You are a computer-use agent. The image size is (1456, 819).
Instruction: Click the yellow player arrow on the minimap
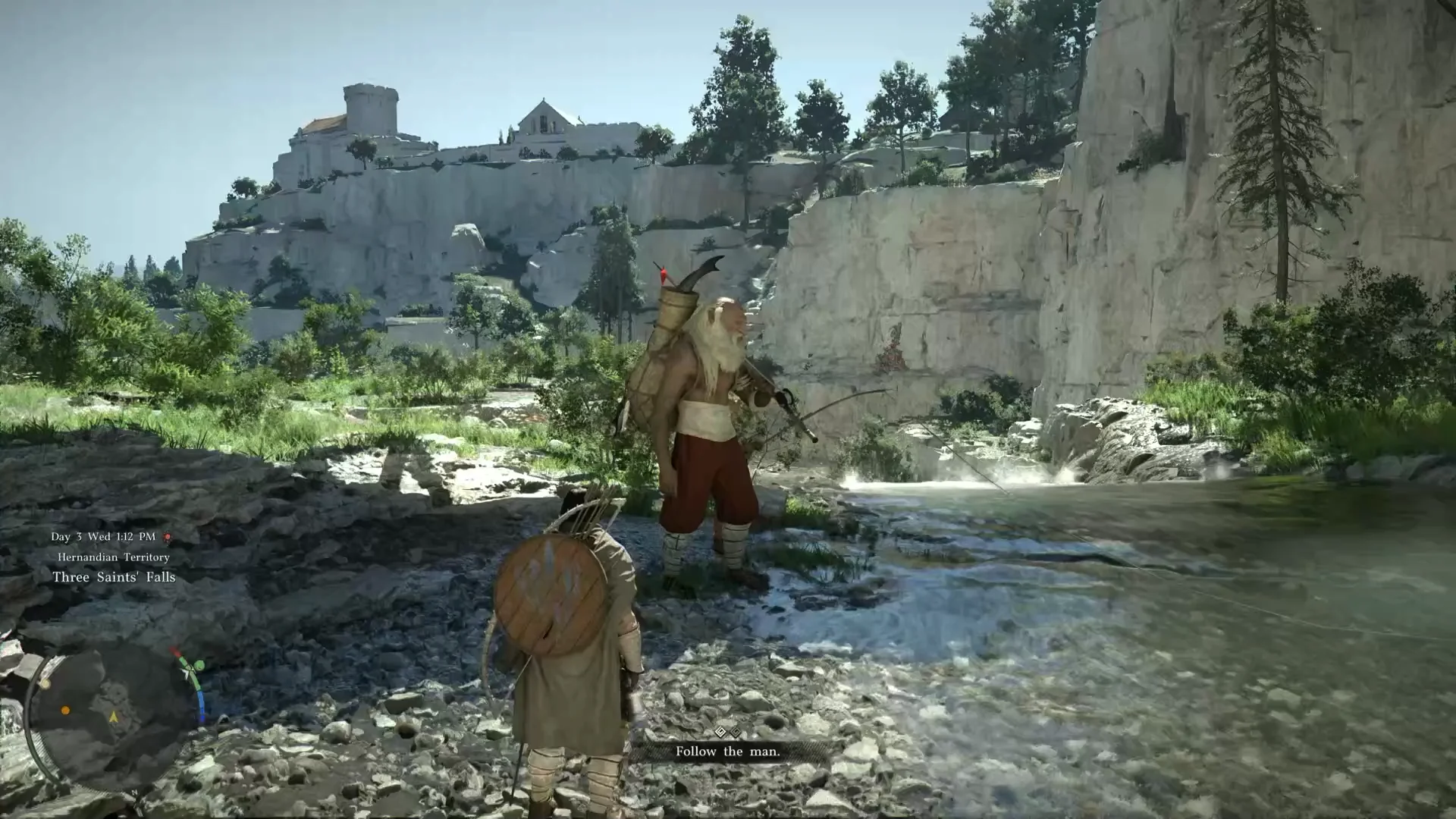click(114, 716)
